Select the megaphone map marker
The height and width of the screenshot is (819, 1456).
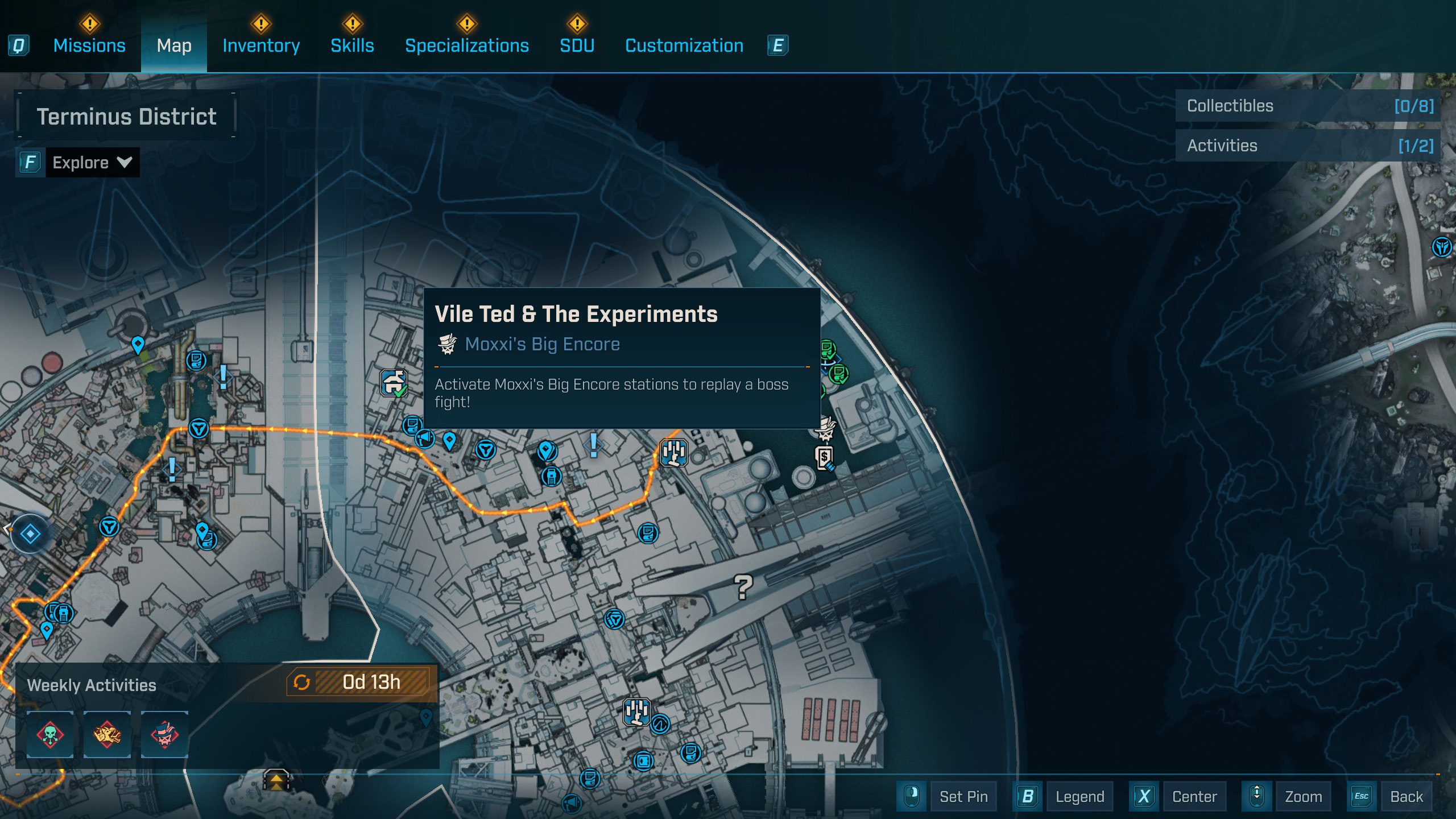click(x=425, y=439)
